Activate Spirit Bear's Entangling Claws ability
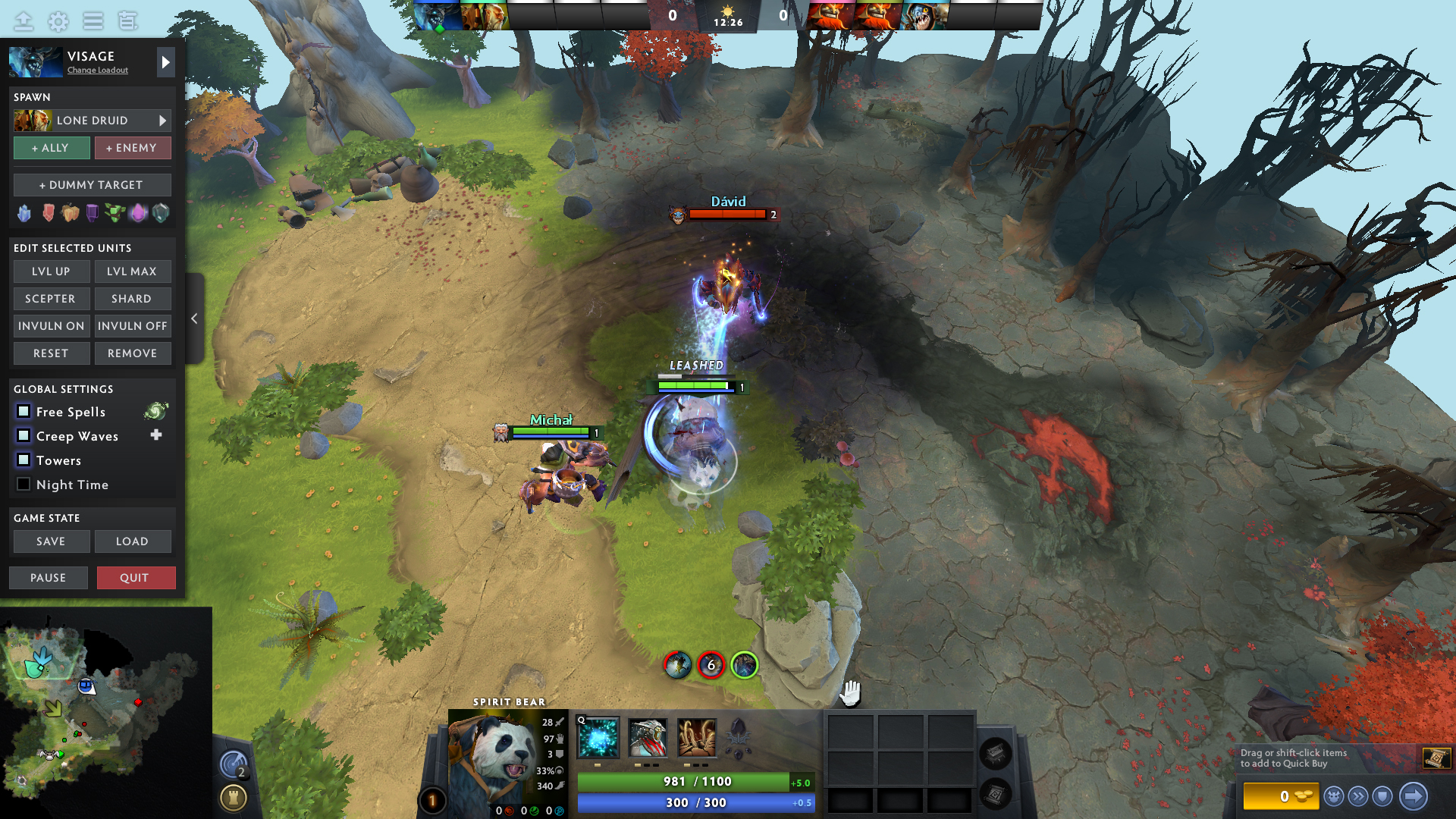The width and height of the screenshot is (1456, 819). click(698, 739)
